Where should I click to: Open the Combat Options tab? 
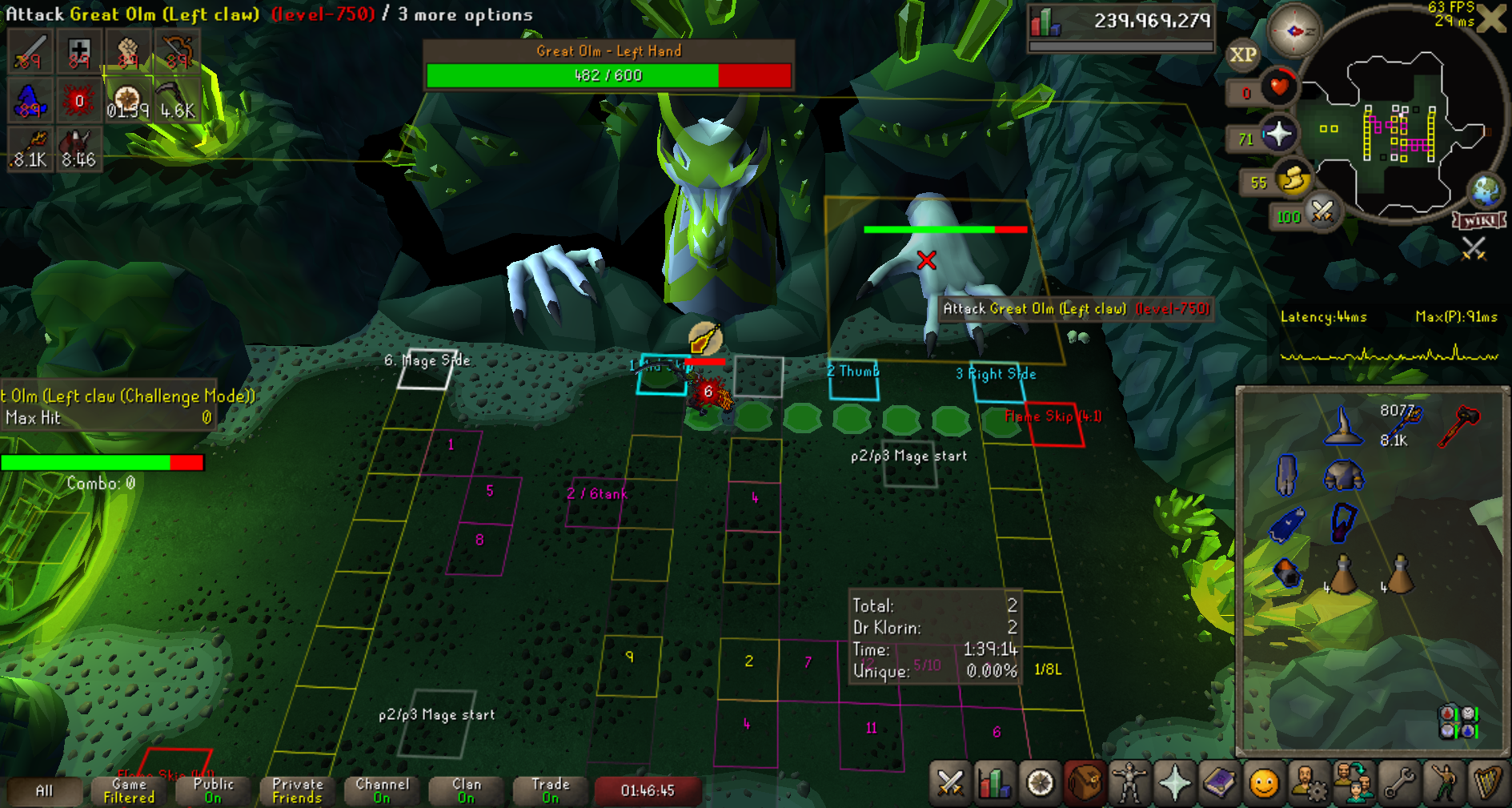pos(950,782)
